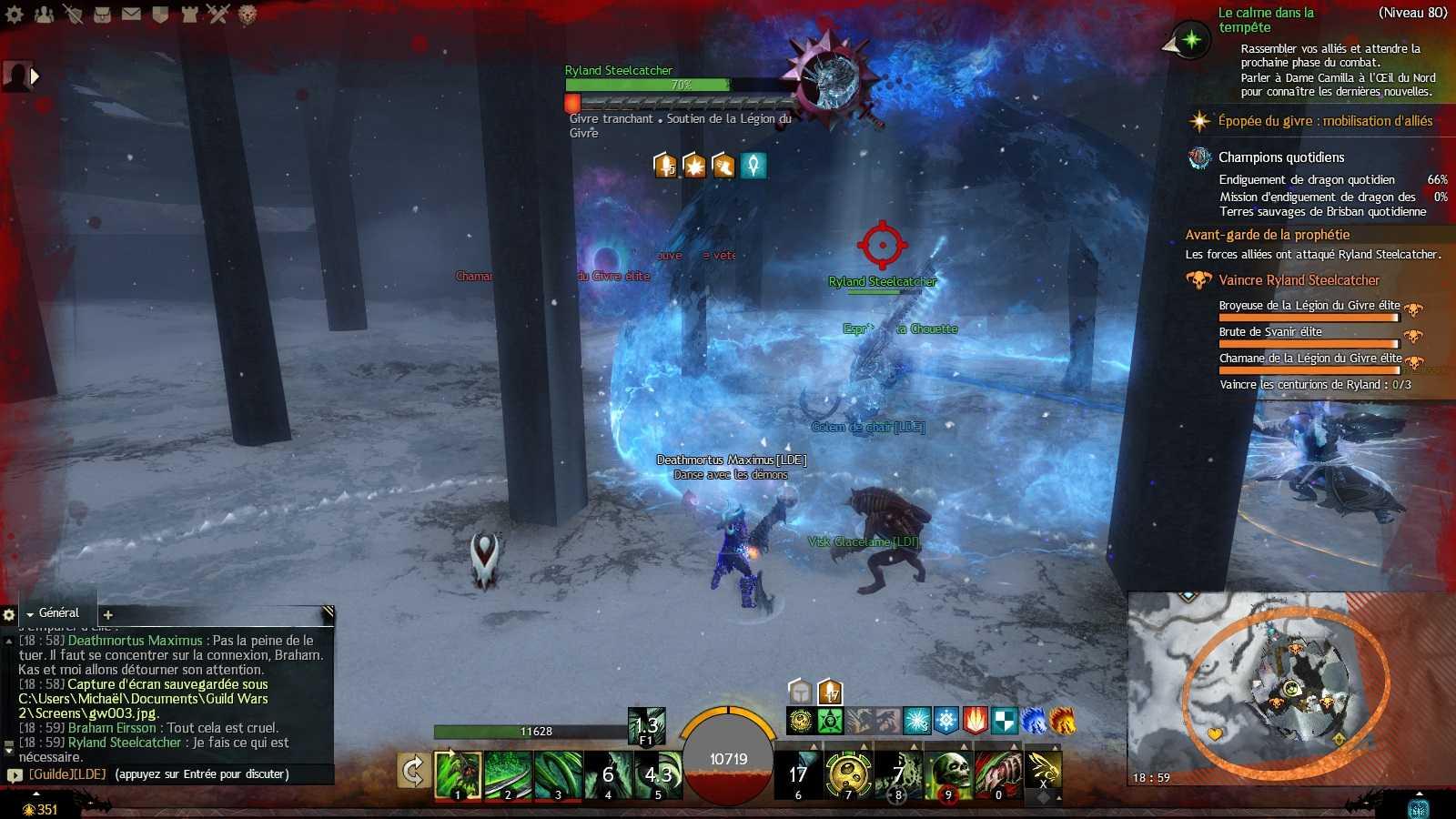1456x819 pixels.
Task: Open the lion head trading post icon
Action: (x=248, y=14)
